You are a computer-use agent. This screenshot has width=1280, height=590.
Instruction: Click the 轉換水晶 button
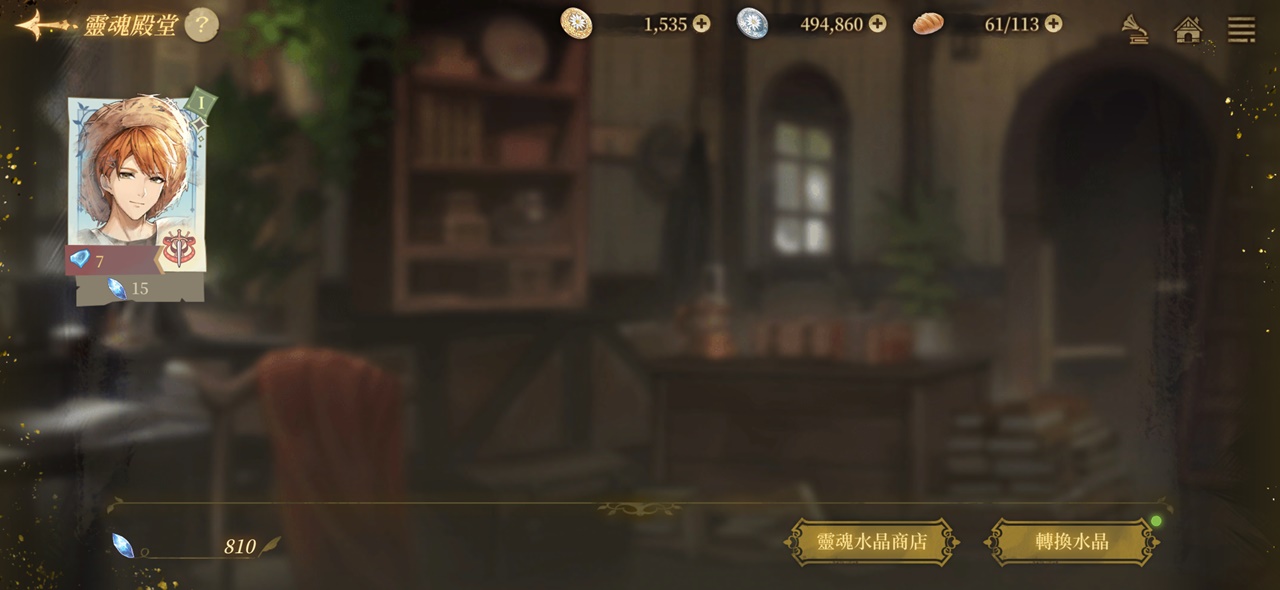pyautogui.click(x=1072, y=542)
